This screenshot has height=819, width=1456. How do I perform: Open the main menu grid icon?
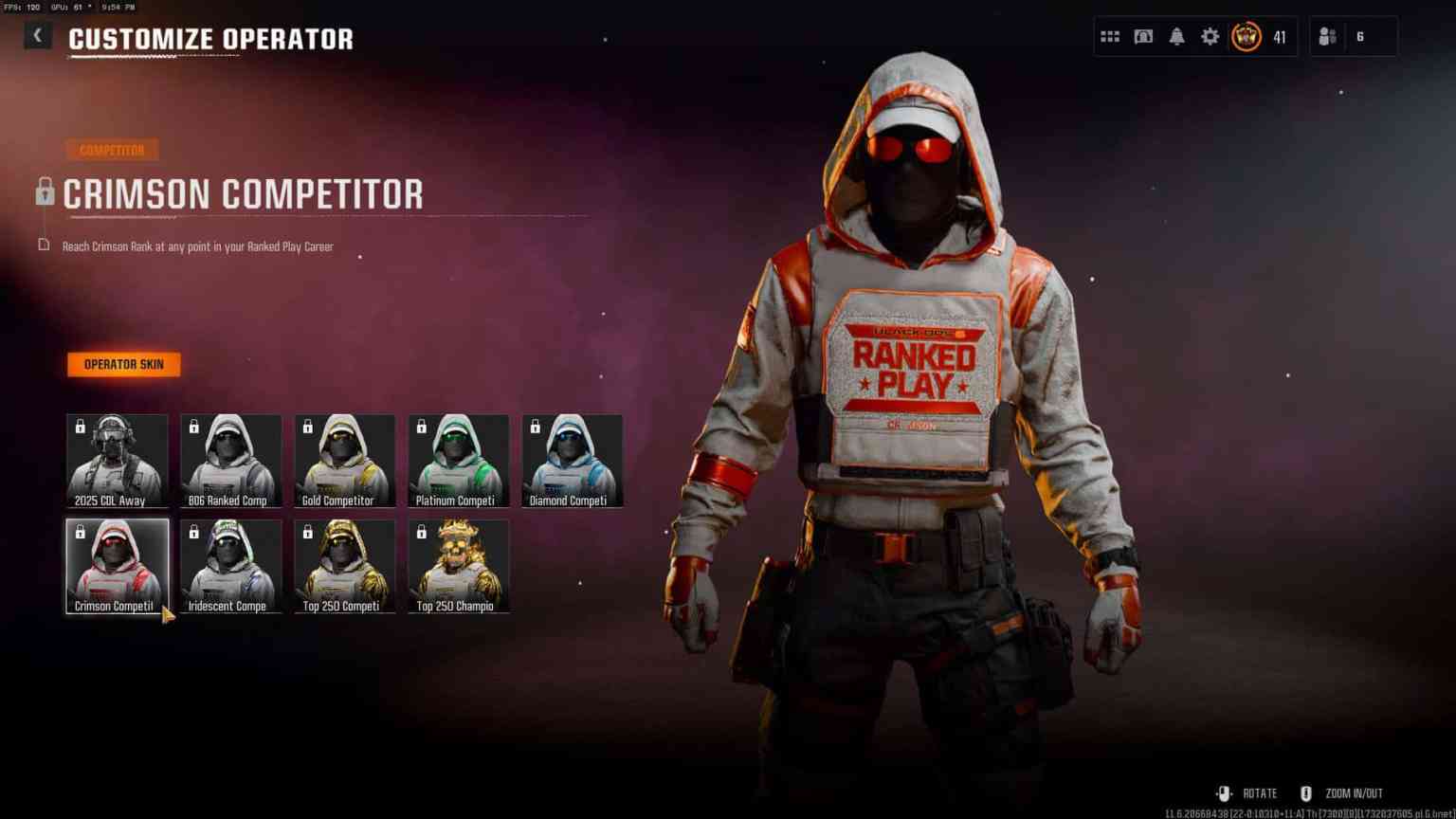coord(1109,36)
